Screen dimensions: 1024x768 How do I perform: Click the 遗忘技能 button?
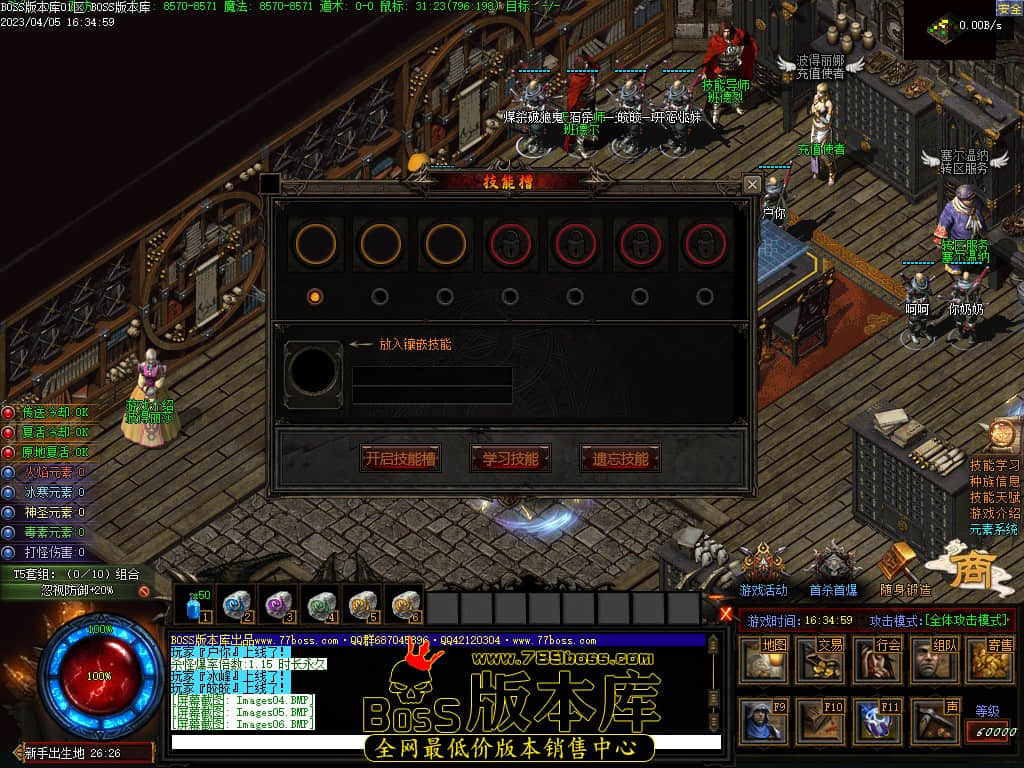coord(620,459)
